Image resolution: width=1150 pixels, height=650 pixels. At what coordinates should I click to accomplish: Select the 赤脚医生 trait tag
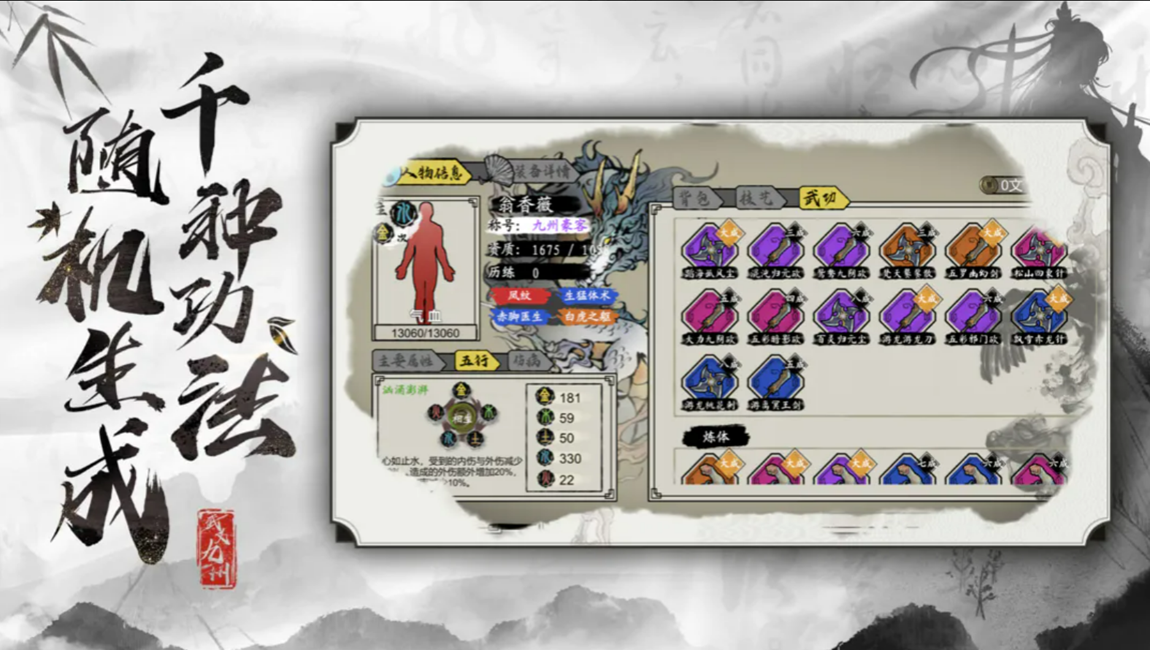[519, 317]
